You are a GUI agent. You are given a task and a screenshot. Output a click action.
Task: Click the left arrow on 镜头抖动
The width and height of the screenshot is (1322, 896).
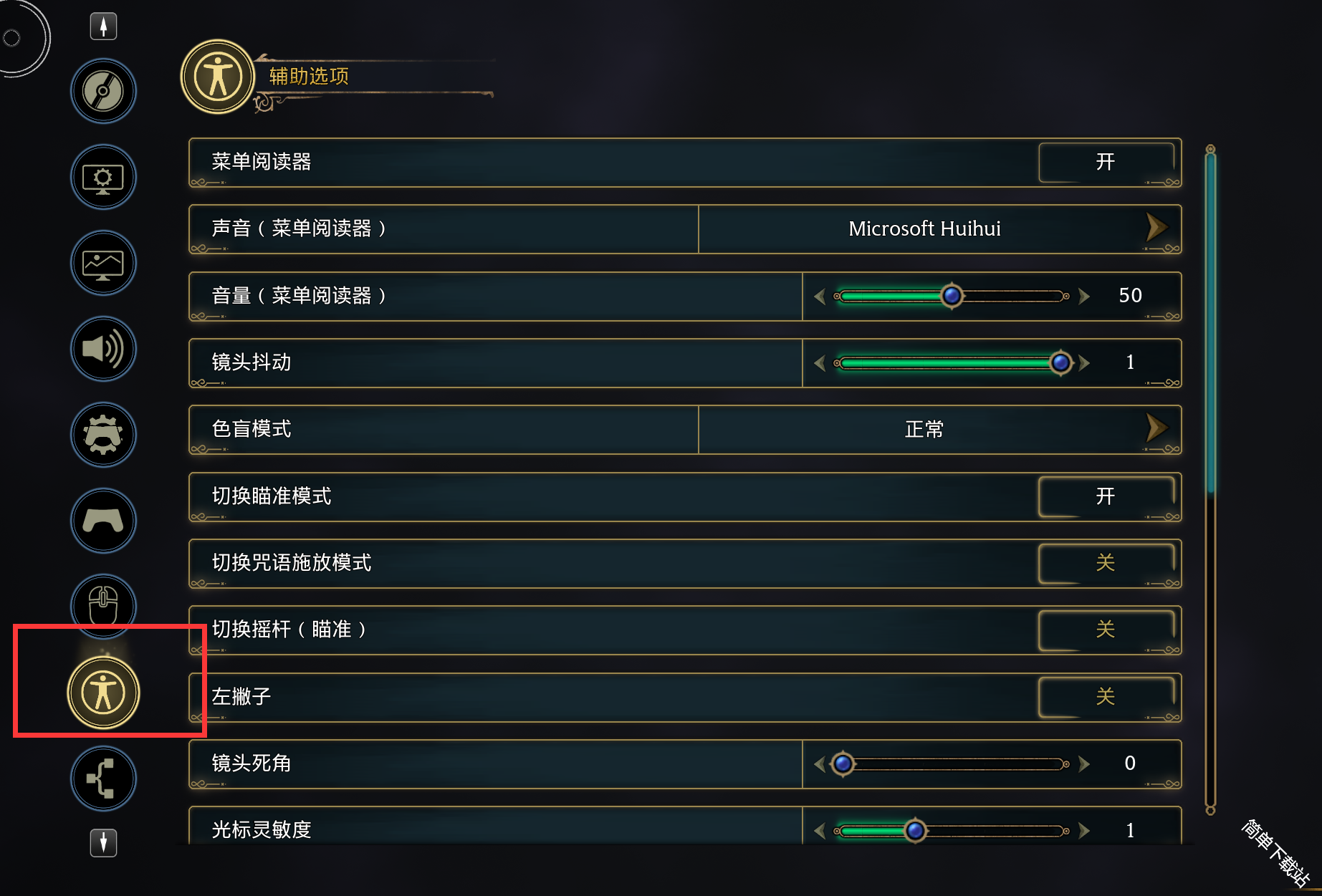coord(819,362)
